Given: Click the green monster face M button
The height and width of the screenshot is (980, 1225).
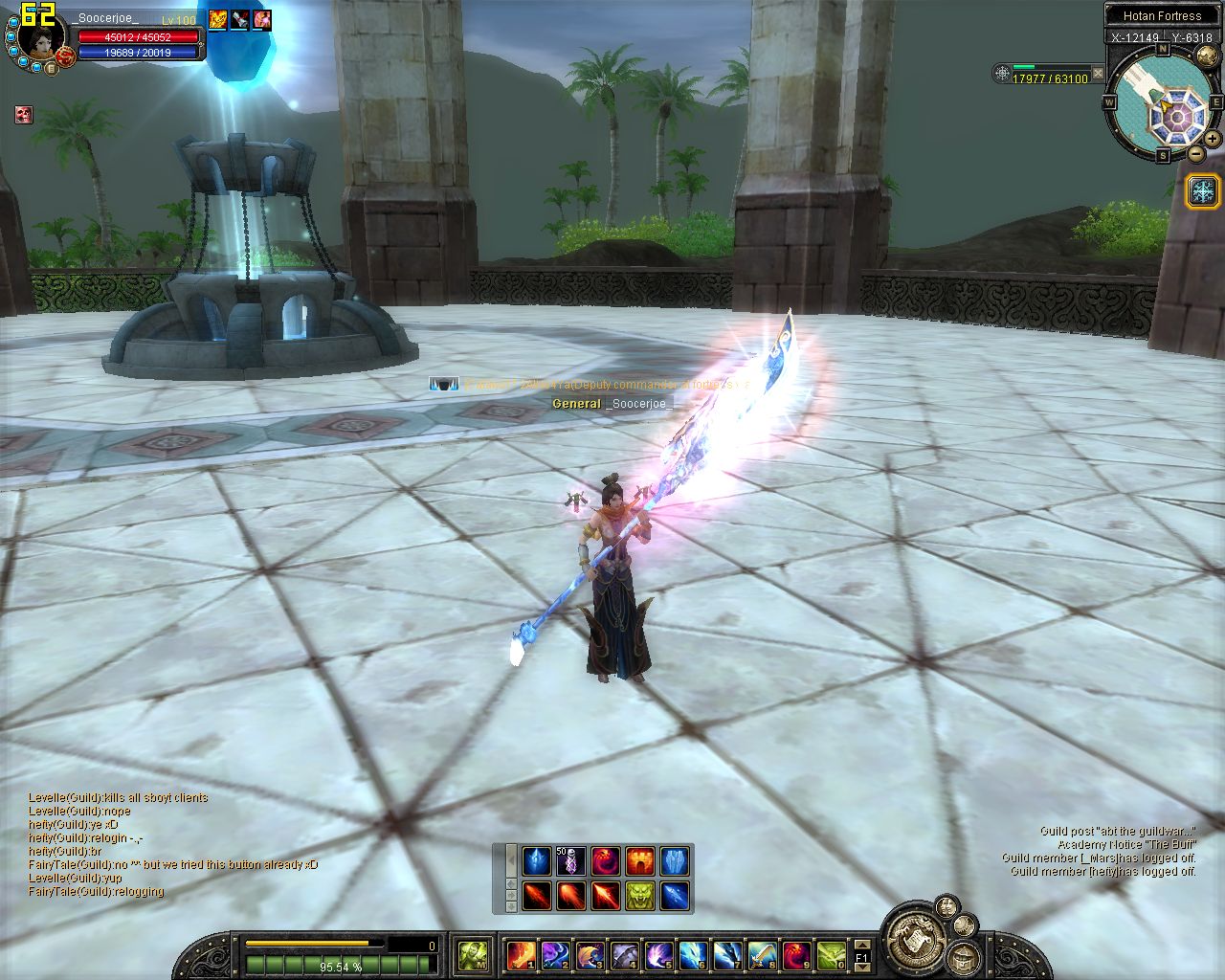Looking at the screenshot, I should pyautogui.click(x=472, y=953).
